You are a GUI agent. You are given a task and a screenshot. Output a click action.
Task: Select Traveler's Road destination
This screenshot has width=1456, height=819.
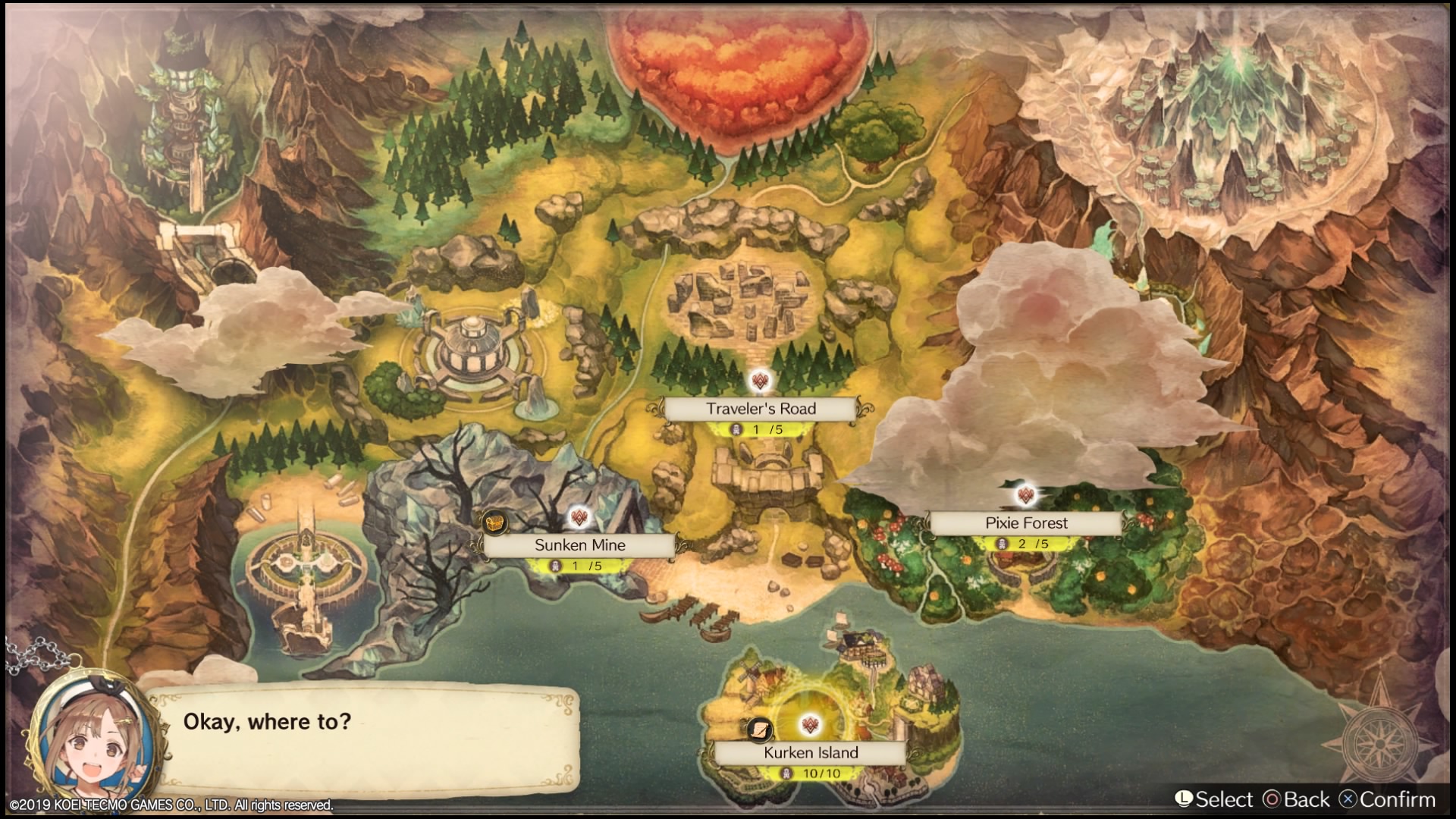[761, 409]
